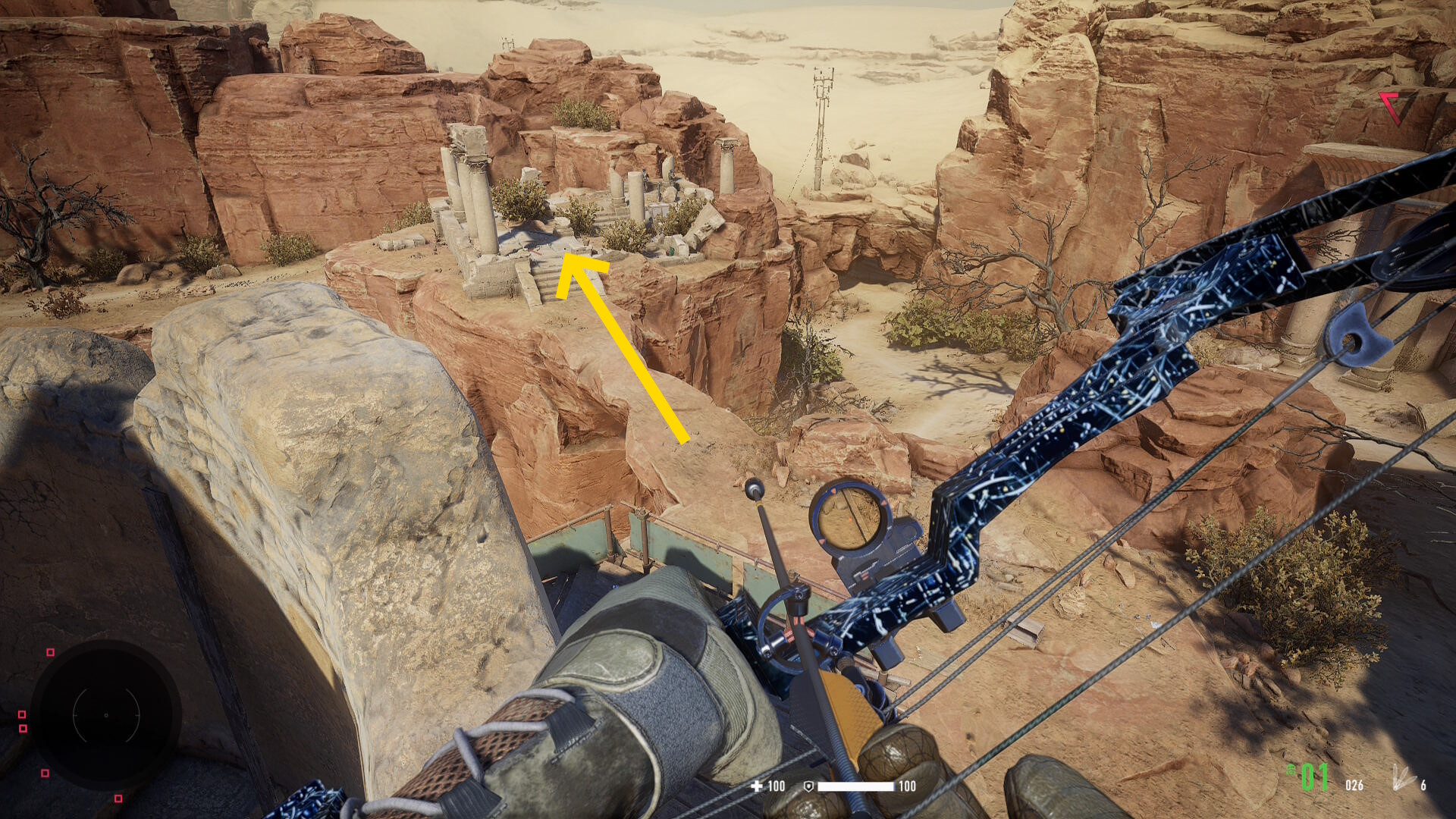Click the green skull icon beside ammo count
Screen dimensions: 1456x819
tap(1291, 770)
